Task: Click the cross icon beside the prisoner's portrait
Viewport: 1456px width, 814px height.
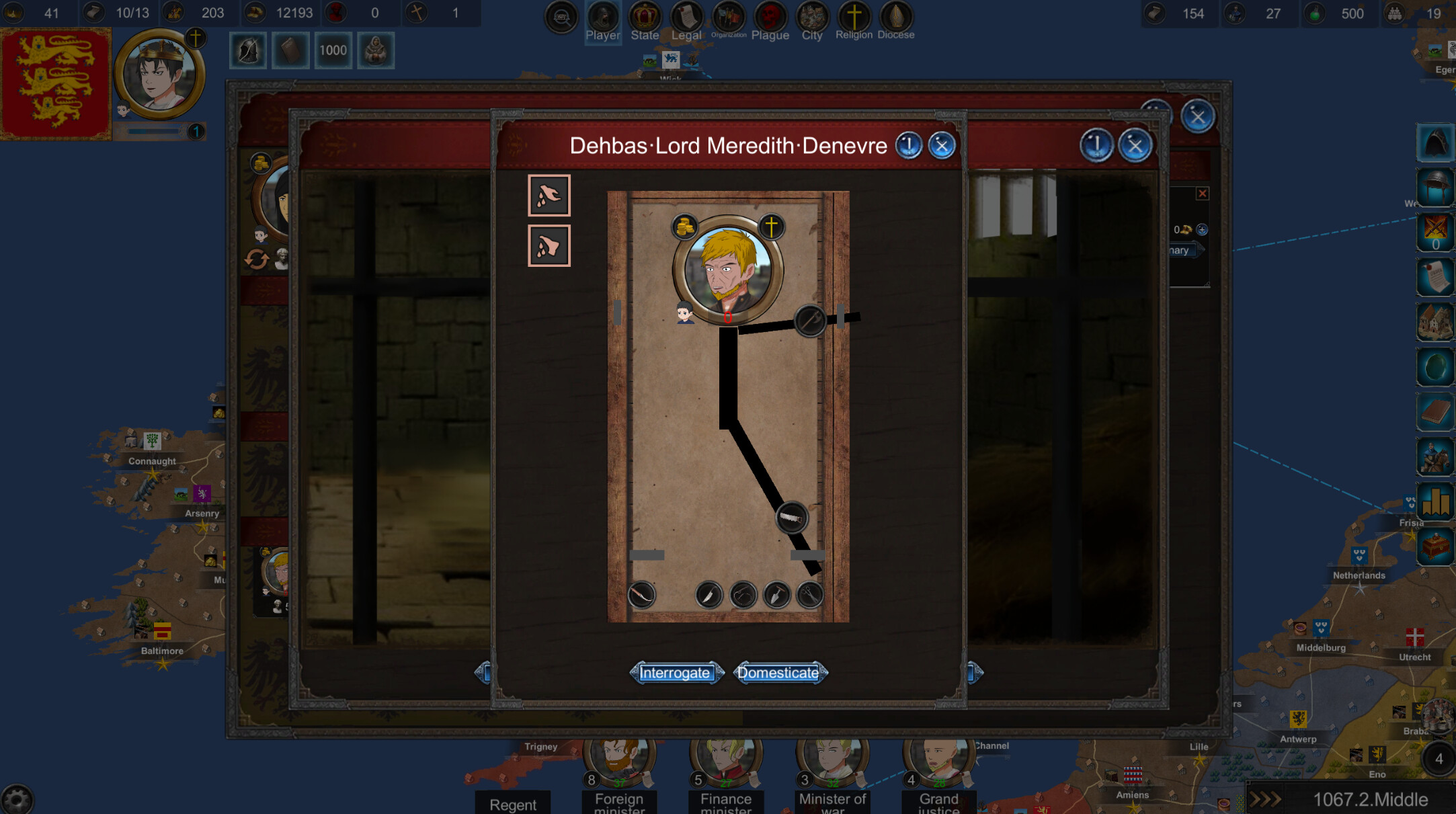Action: [x=770, y=227]
